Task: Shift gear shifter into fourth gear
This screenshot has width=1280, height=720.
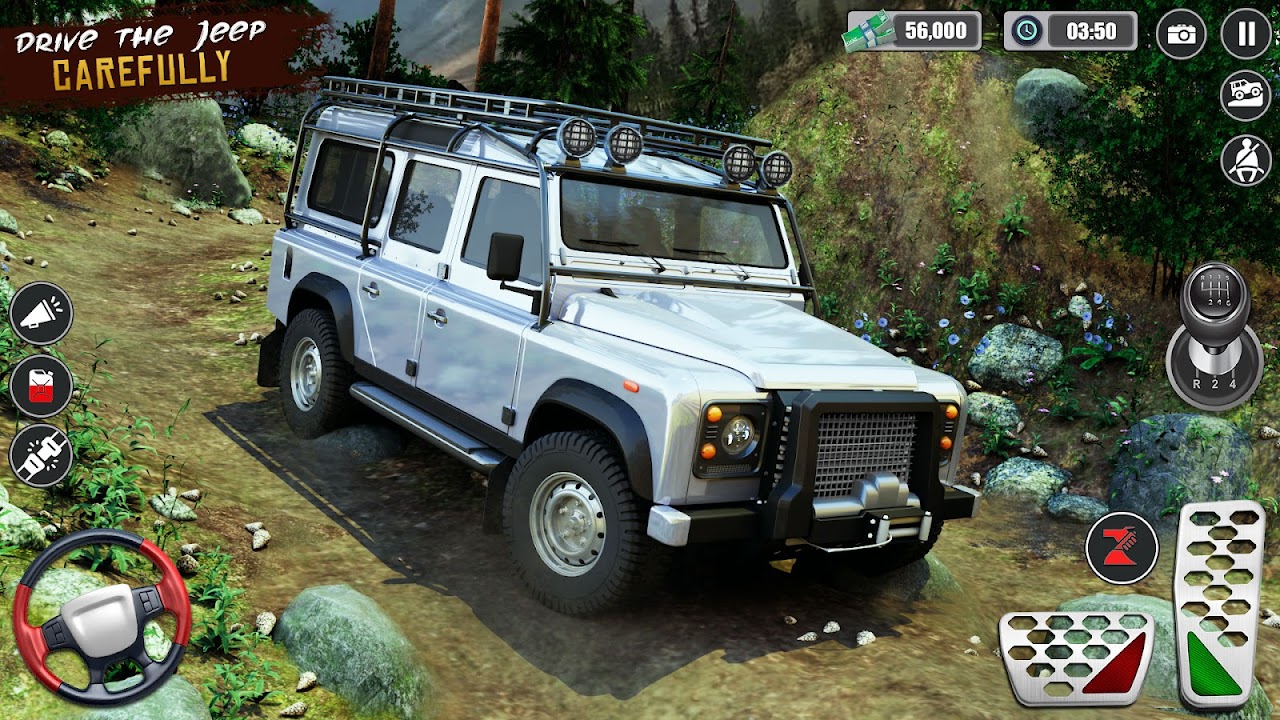Action: pyautogui.click(x=1233, y=383)
